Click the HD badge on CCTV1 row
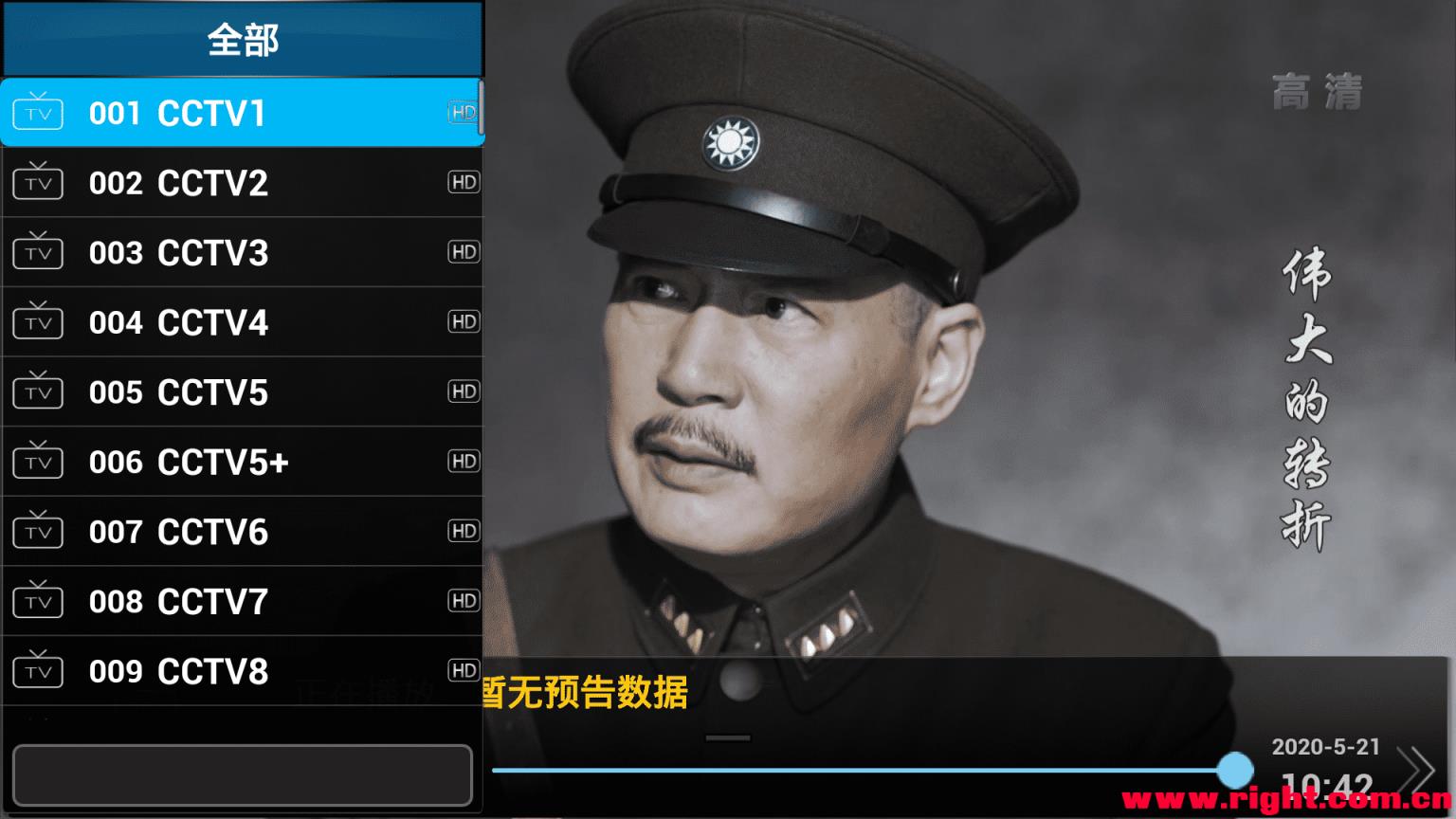This screenshot has height=819, width=1456. pos(464,112)
